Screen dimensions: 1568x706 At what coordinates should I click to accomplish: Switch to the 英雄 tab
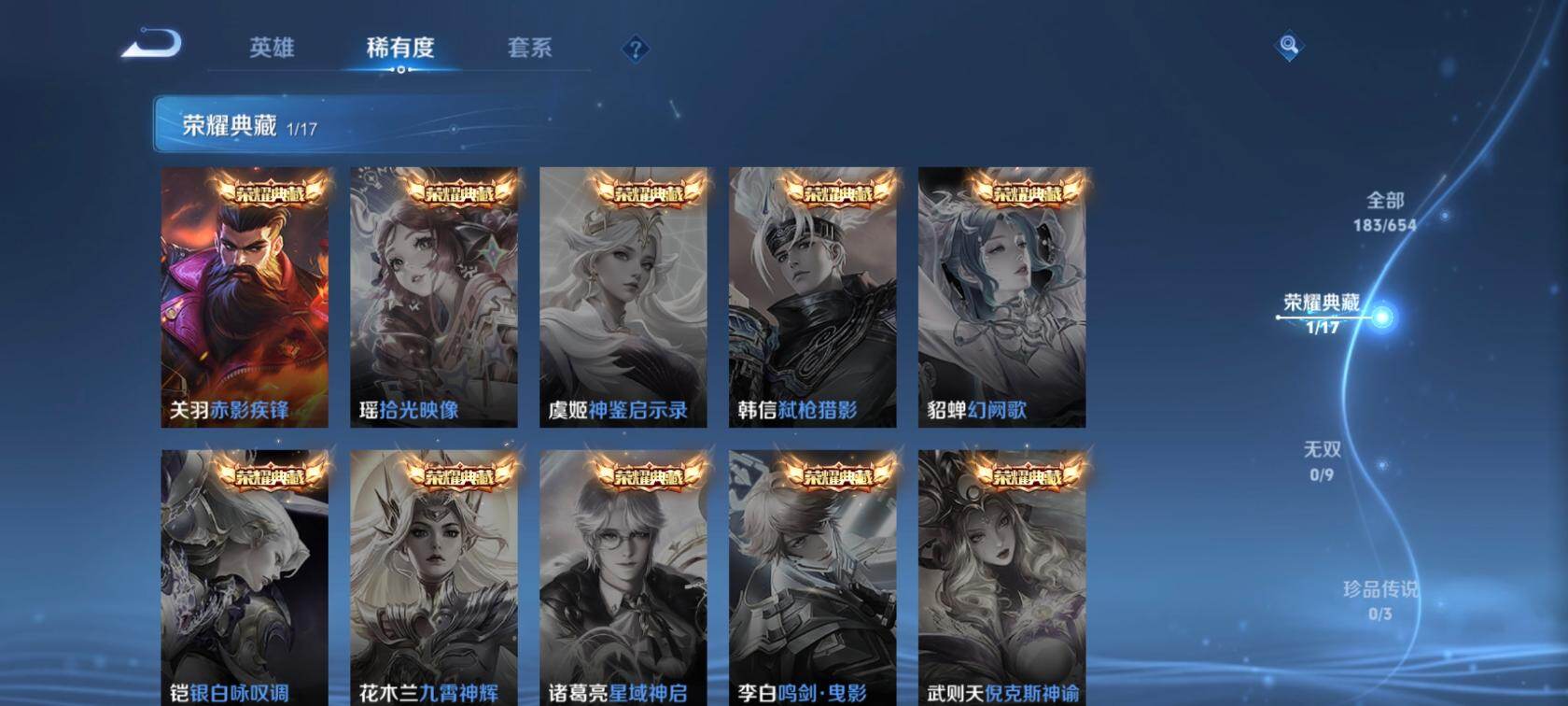click(272, 48)
